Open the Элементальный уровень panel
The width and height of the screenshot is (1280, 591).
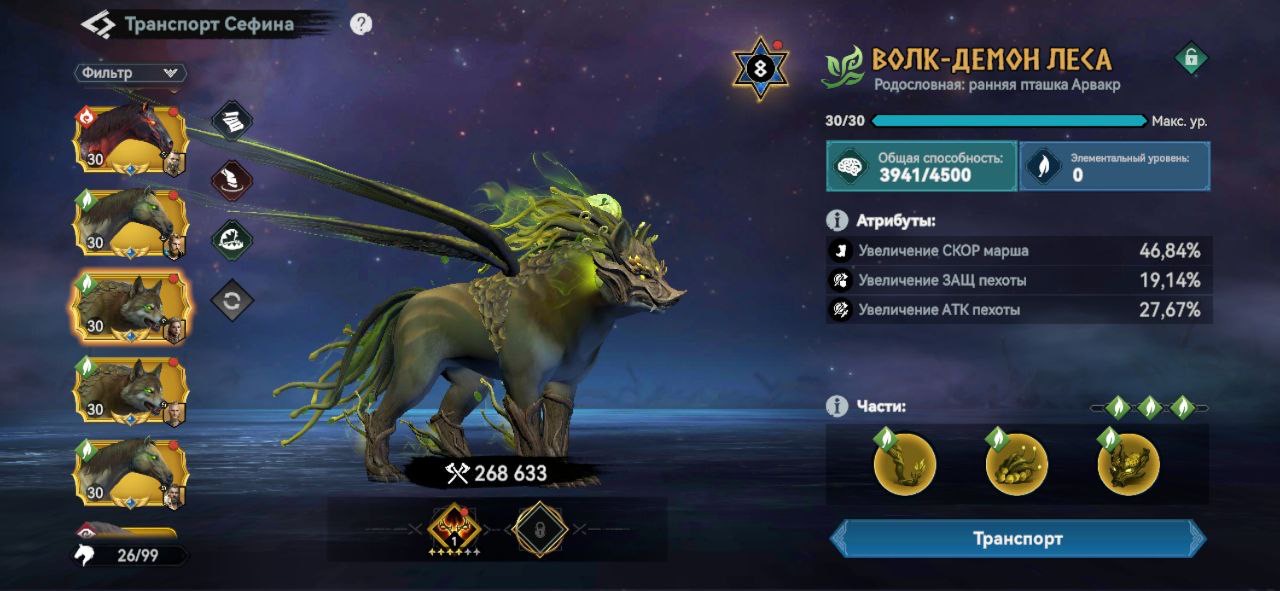1114,166
